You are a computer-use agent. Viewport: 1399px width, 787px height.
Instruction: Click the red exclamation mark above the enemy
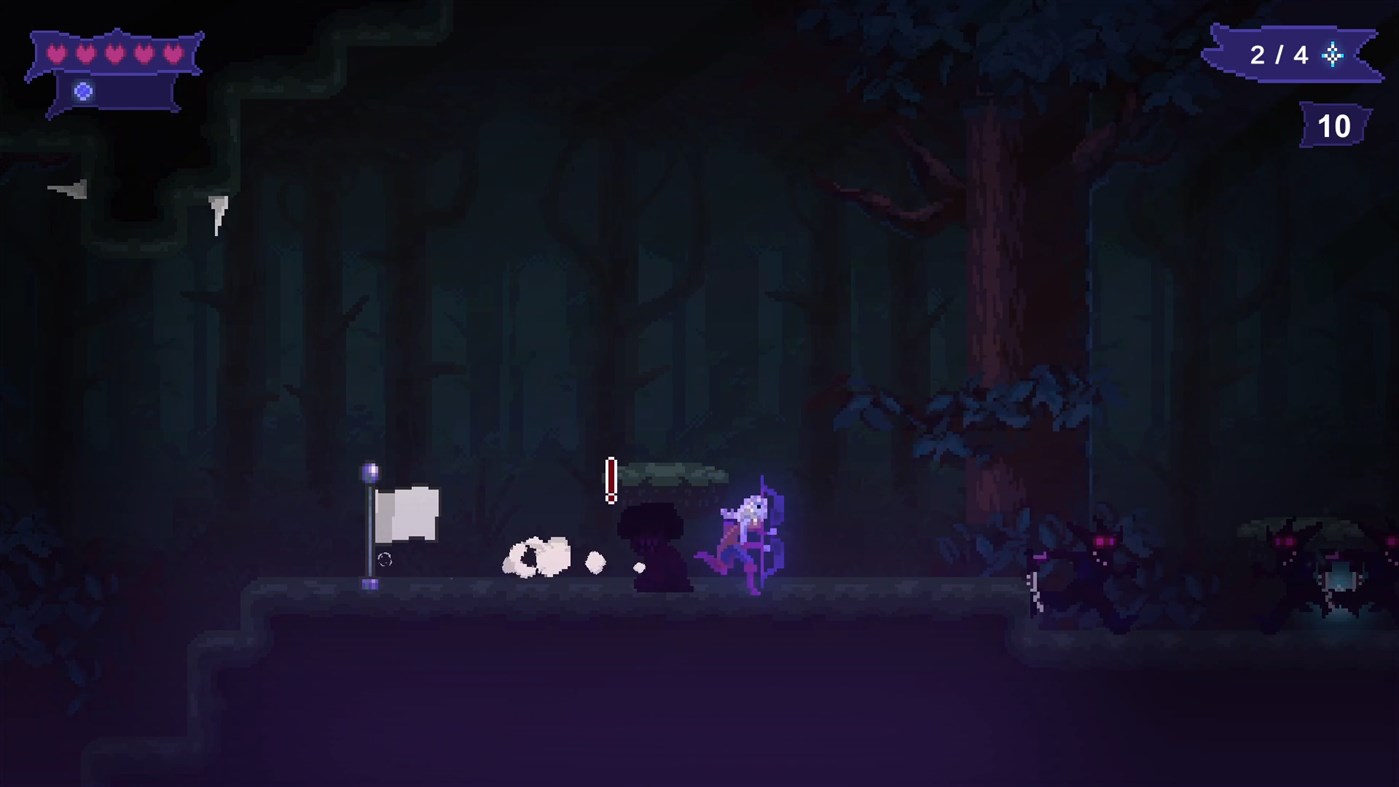tap(611, 480)
